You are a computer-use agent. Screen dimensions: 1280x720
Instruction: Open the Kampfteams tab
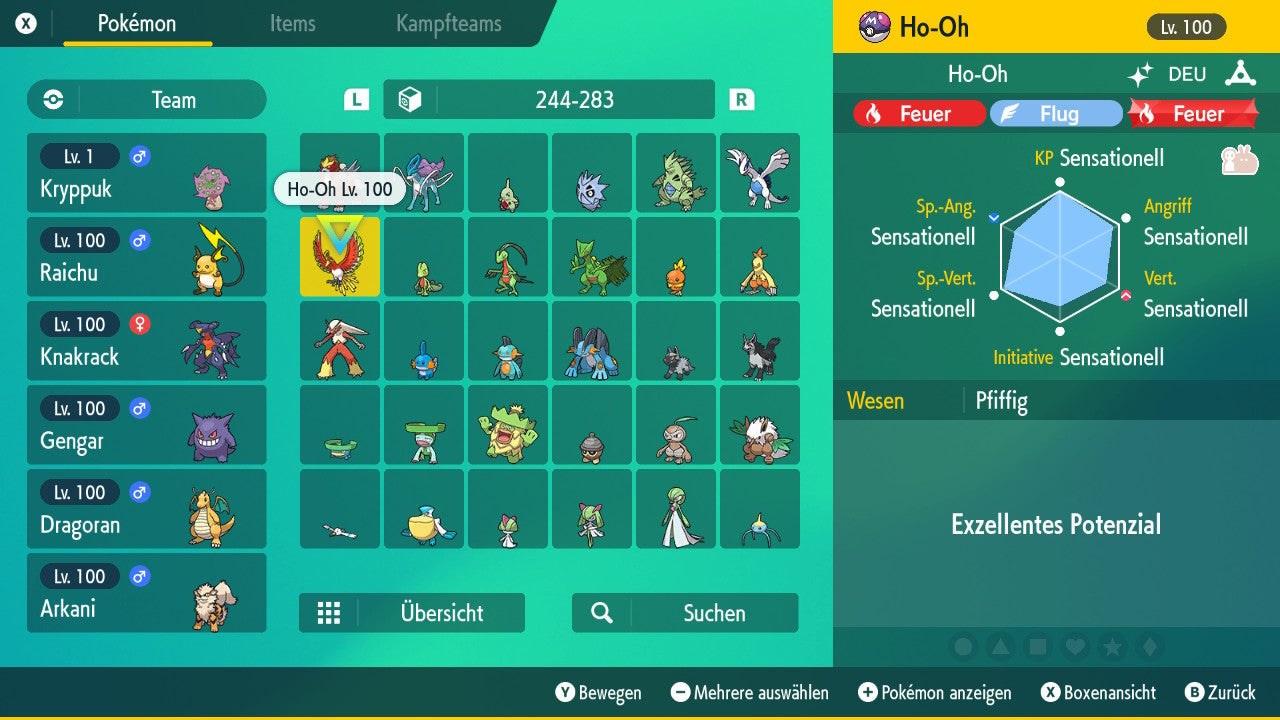(x=447, y=24)
